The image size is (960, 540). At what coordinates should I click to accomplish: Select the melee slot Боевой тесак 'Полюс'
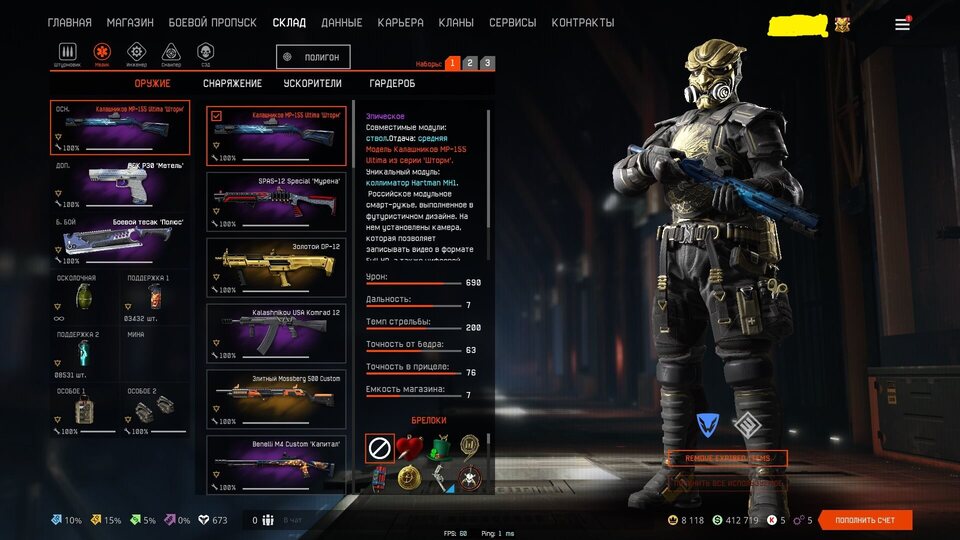pyautogui.click(x=120, y=240)
